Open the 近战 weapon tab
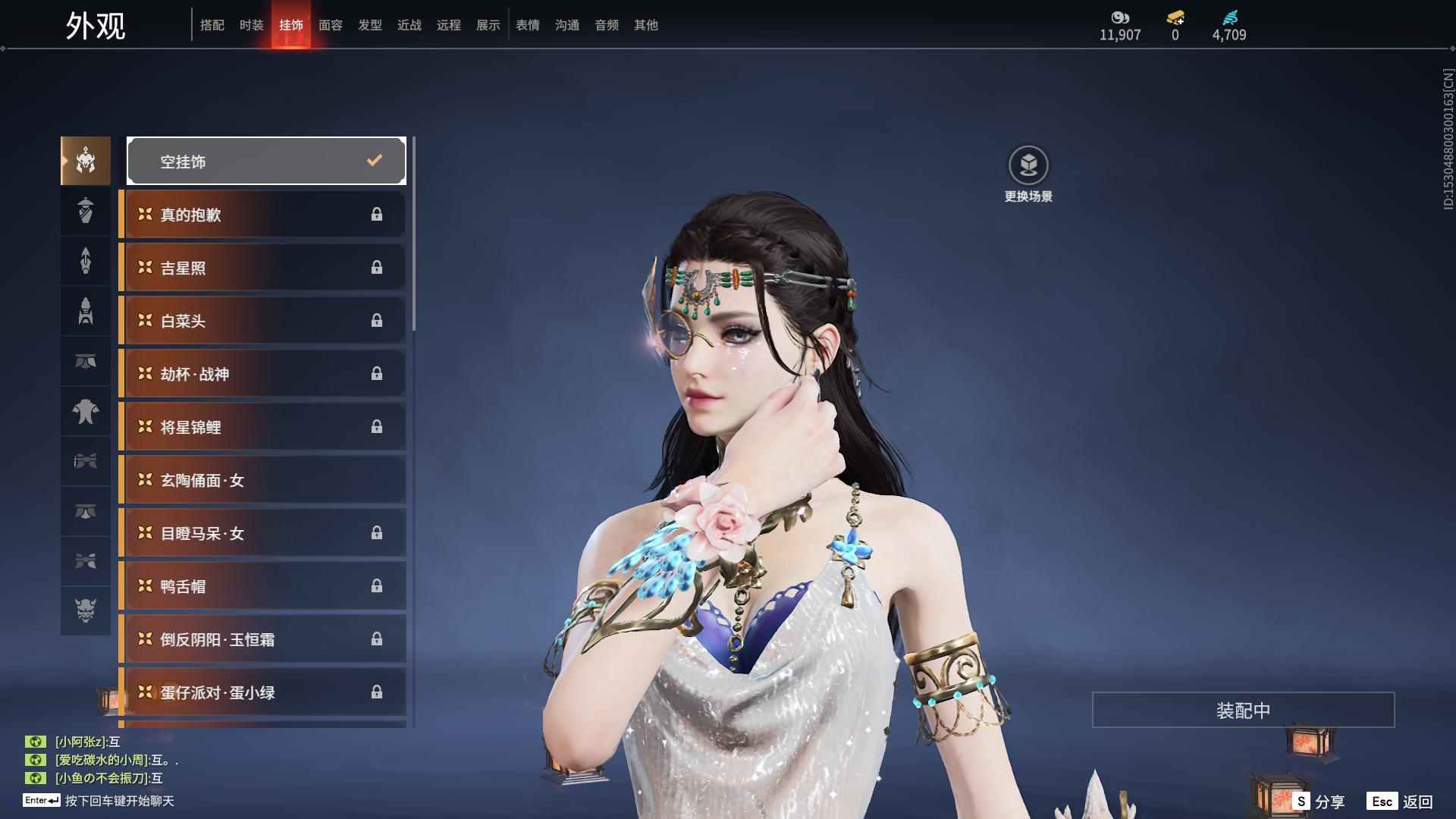The width and height of the screenshot is (1456, 819). (x=409, y=25)
